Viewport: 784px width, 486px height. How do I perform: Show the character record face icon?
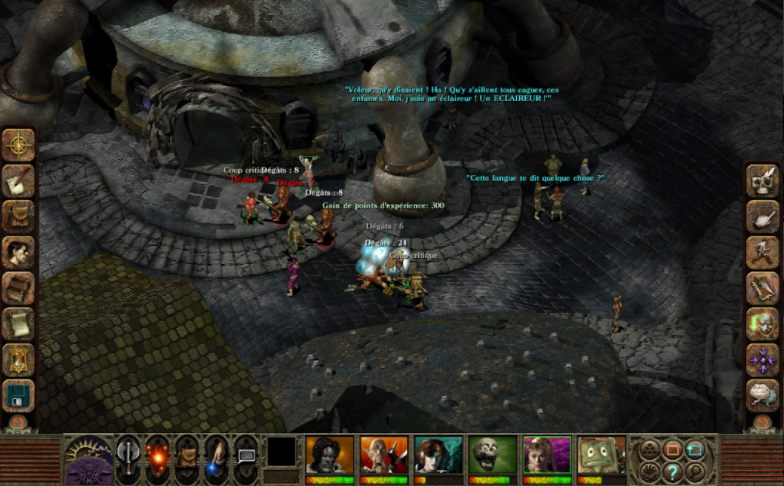tap(18, 253)
